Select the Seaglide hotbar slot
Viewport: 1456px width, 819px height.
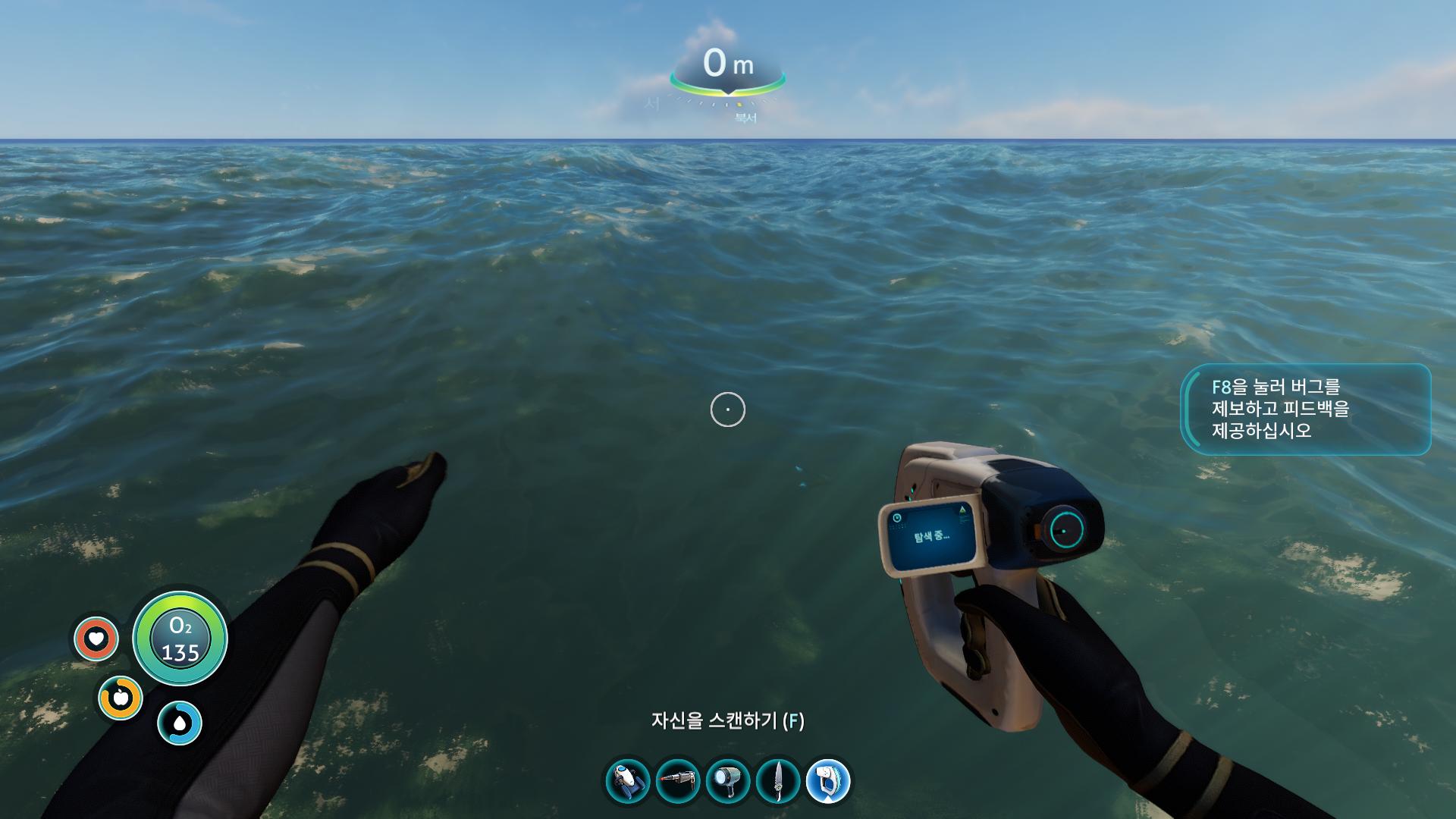(628, 781)
